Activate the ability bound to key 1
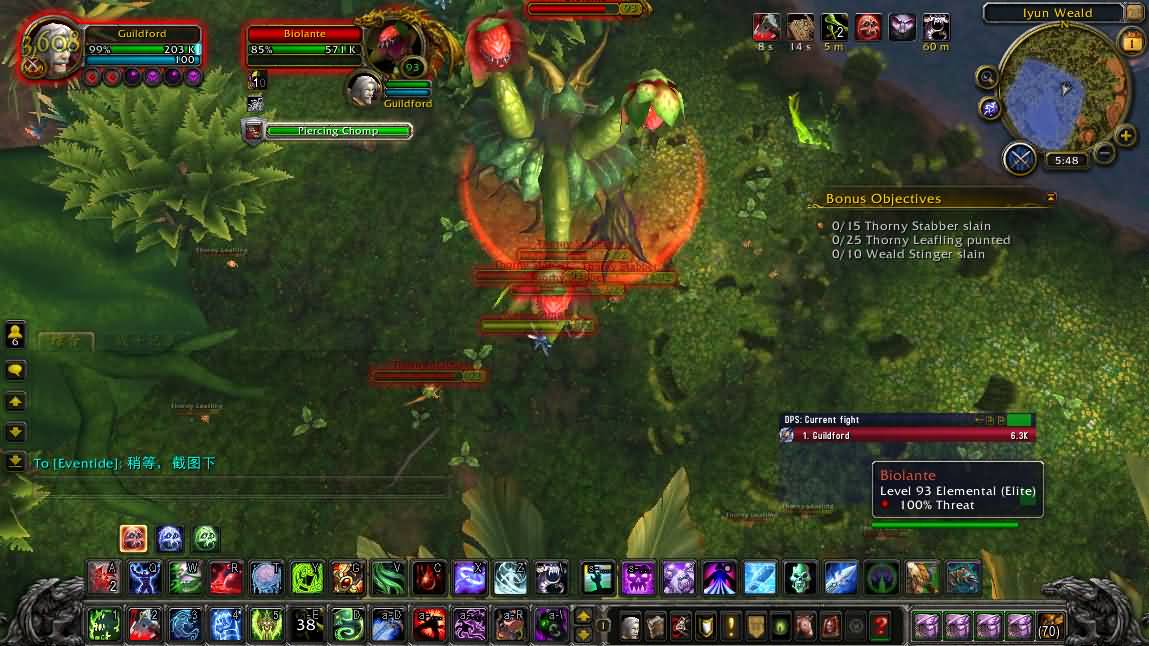 point(103,625)
